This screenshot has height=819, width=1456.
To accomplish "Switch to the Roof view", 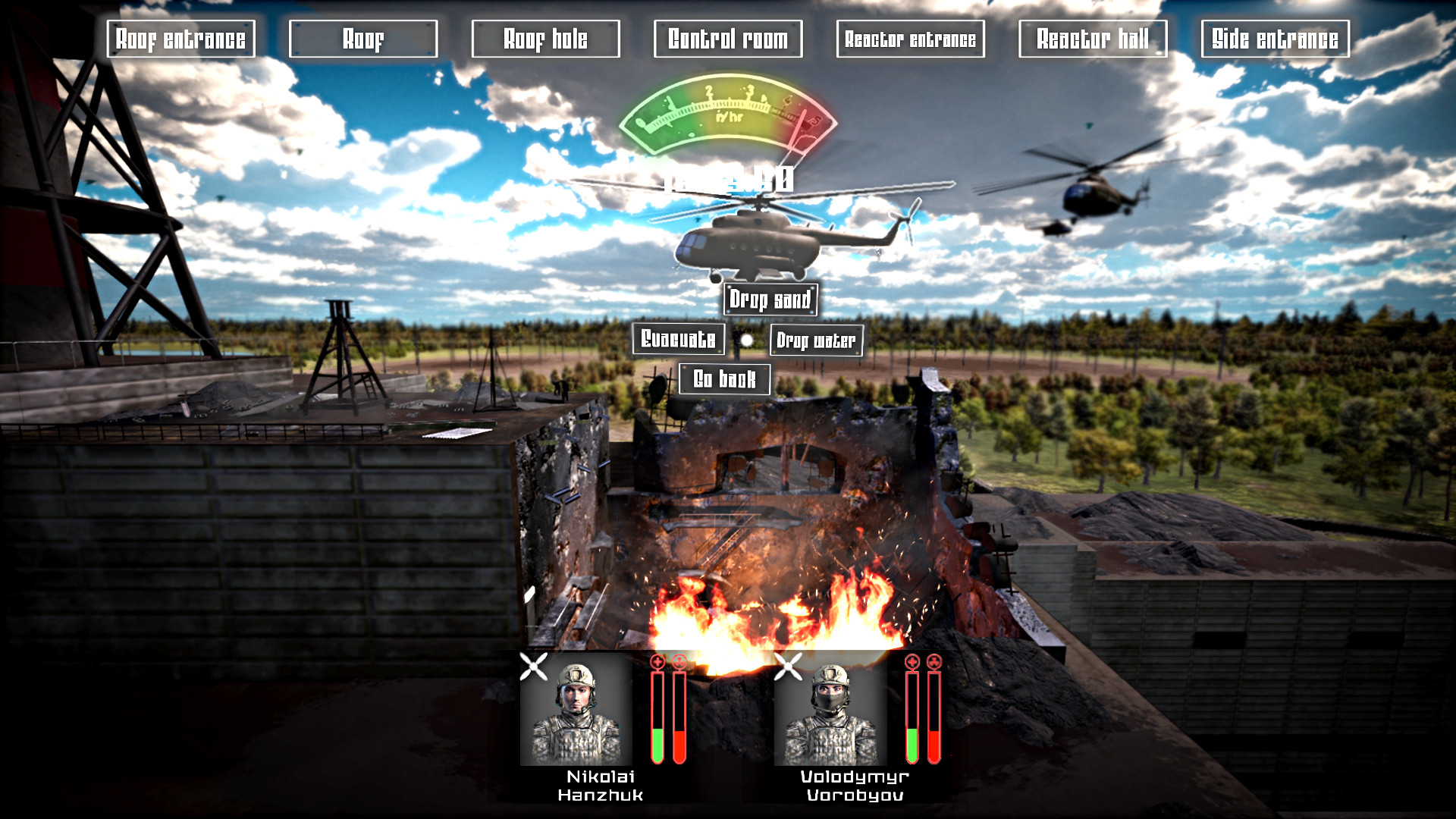I will [x=364, y=39].
